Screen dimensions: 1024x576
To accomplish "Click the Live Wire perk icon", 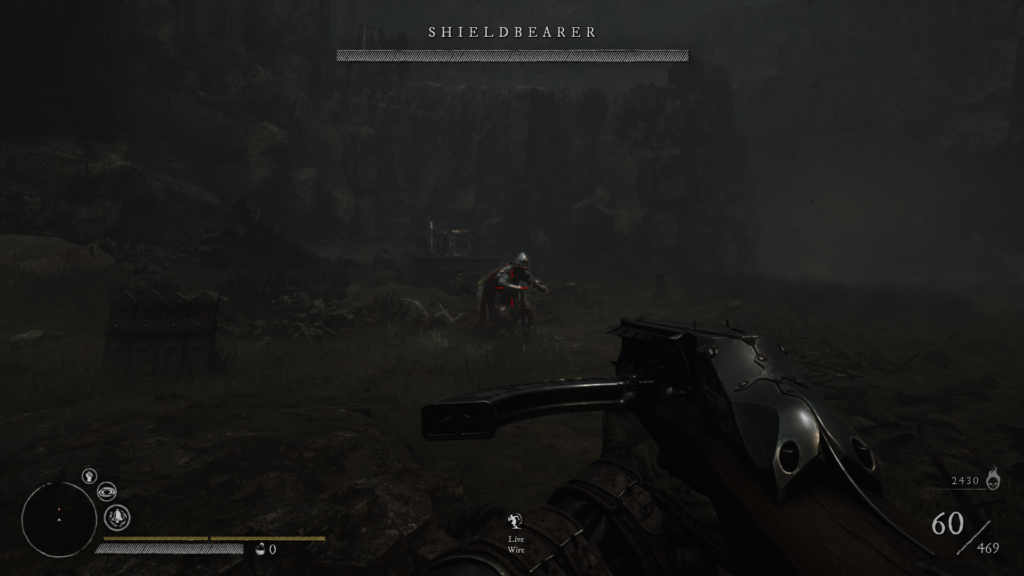I will point(516,520).
